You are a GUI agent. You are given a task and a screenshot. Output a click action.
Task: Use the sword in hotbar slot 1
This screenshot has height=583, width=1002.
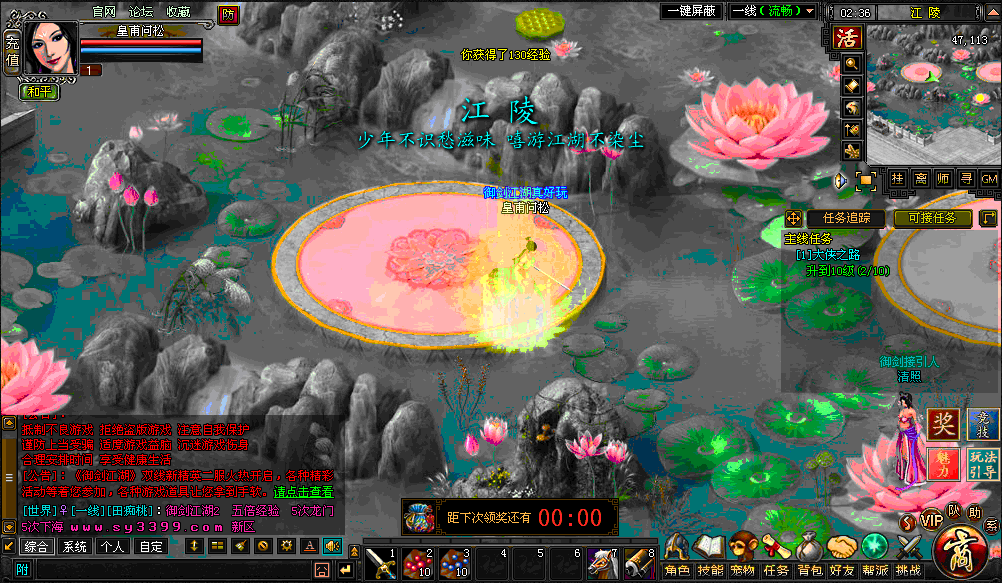[380, 564]
